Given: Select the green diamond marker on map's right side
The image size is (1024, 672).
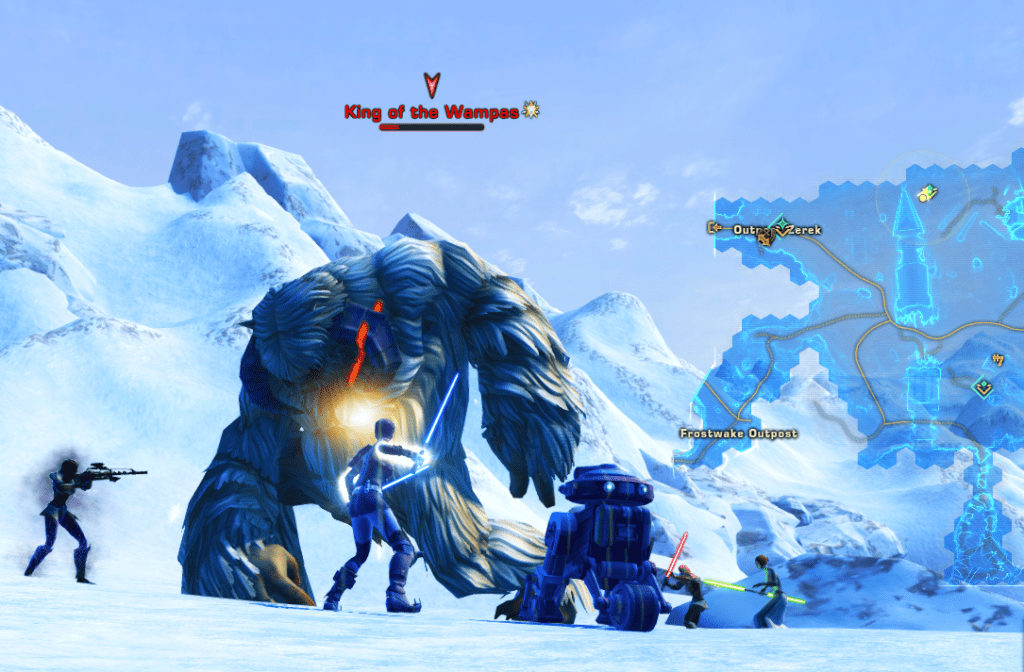Looking at the screenshot, I should (x=983, y=384).
